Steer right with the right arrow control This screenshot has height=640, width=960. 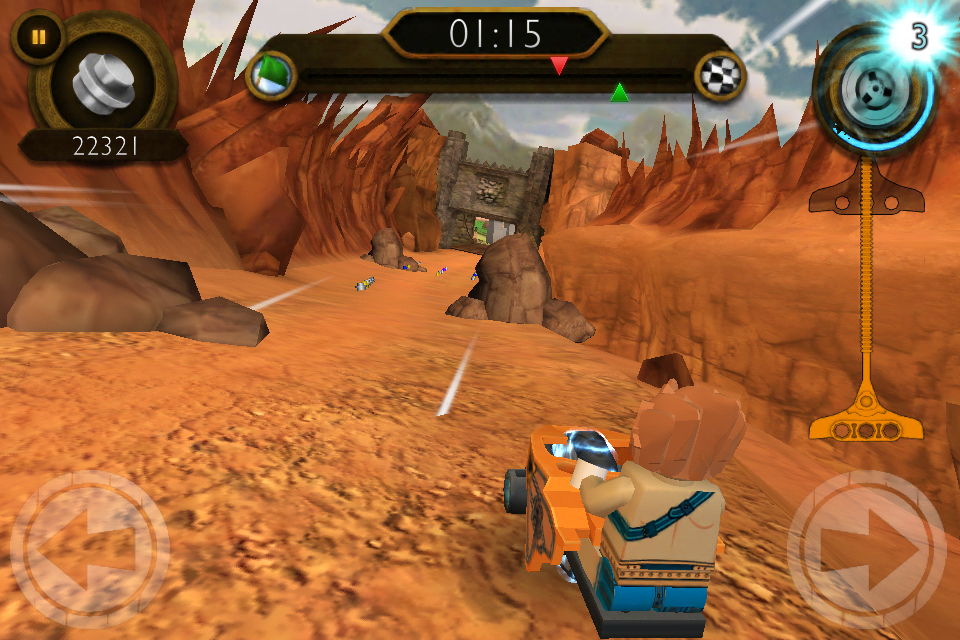click(x=866, y=549)
